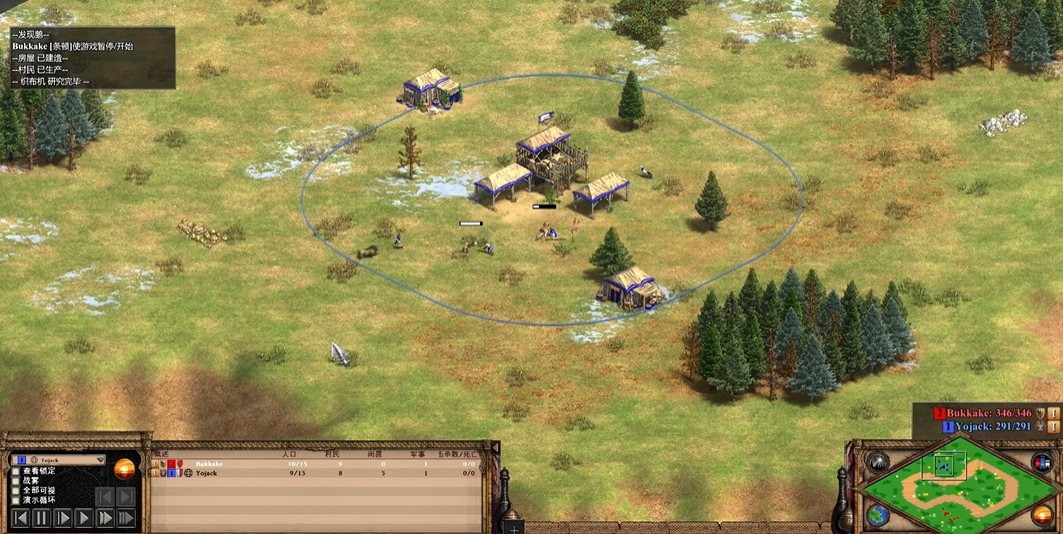Click the flare signal button beside minimap

click(x=878, y=462)
